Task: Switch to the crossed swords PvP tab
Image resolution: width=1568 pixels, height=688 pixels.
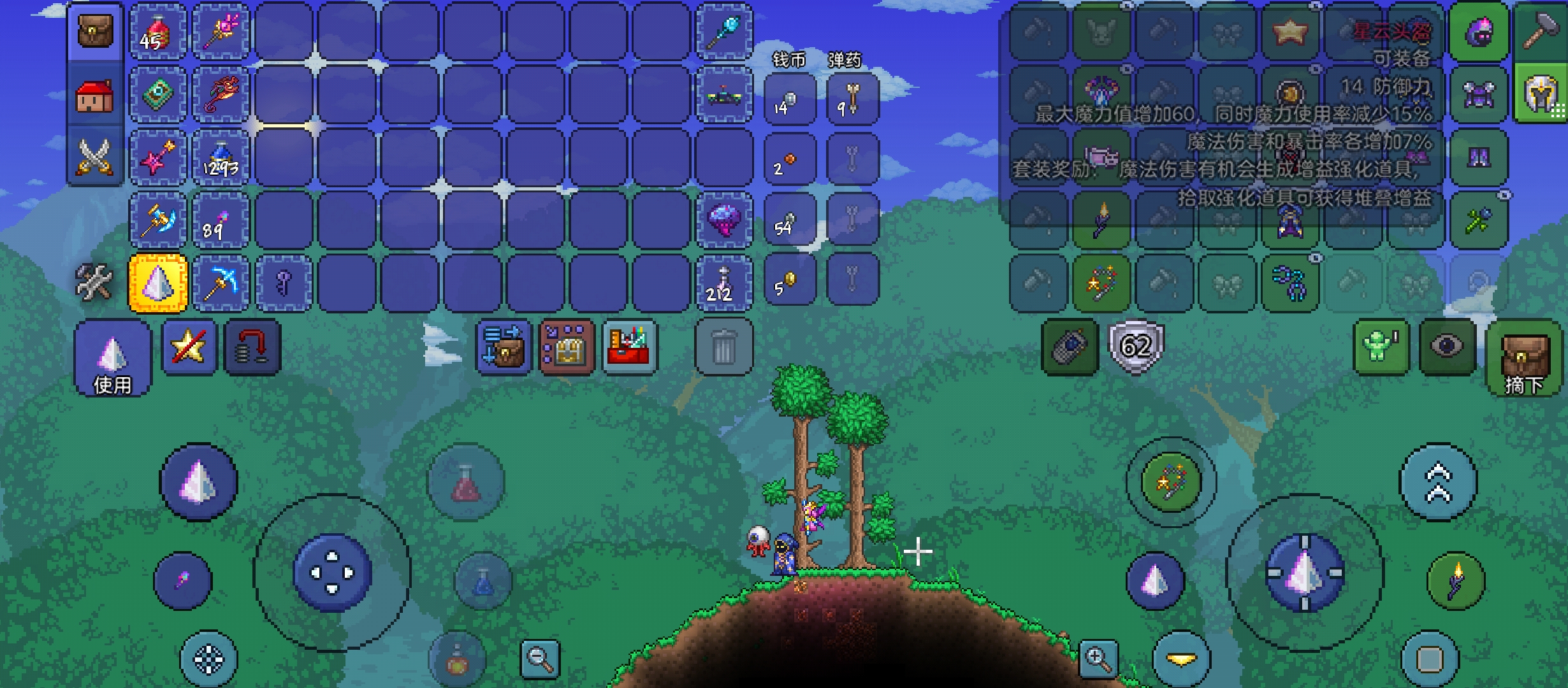Action: point(95,157)
